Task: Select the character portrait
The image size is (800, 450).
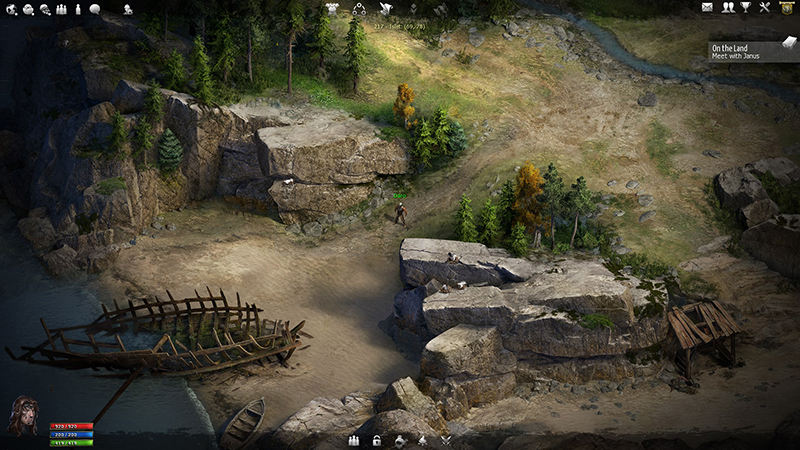Action: 23,416
